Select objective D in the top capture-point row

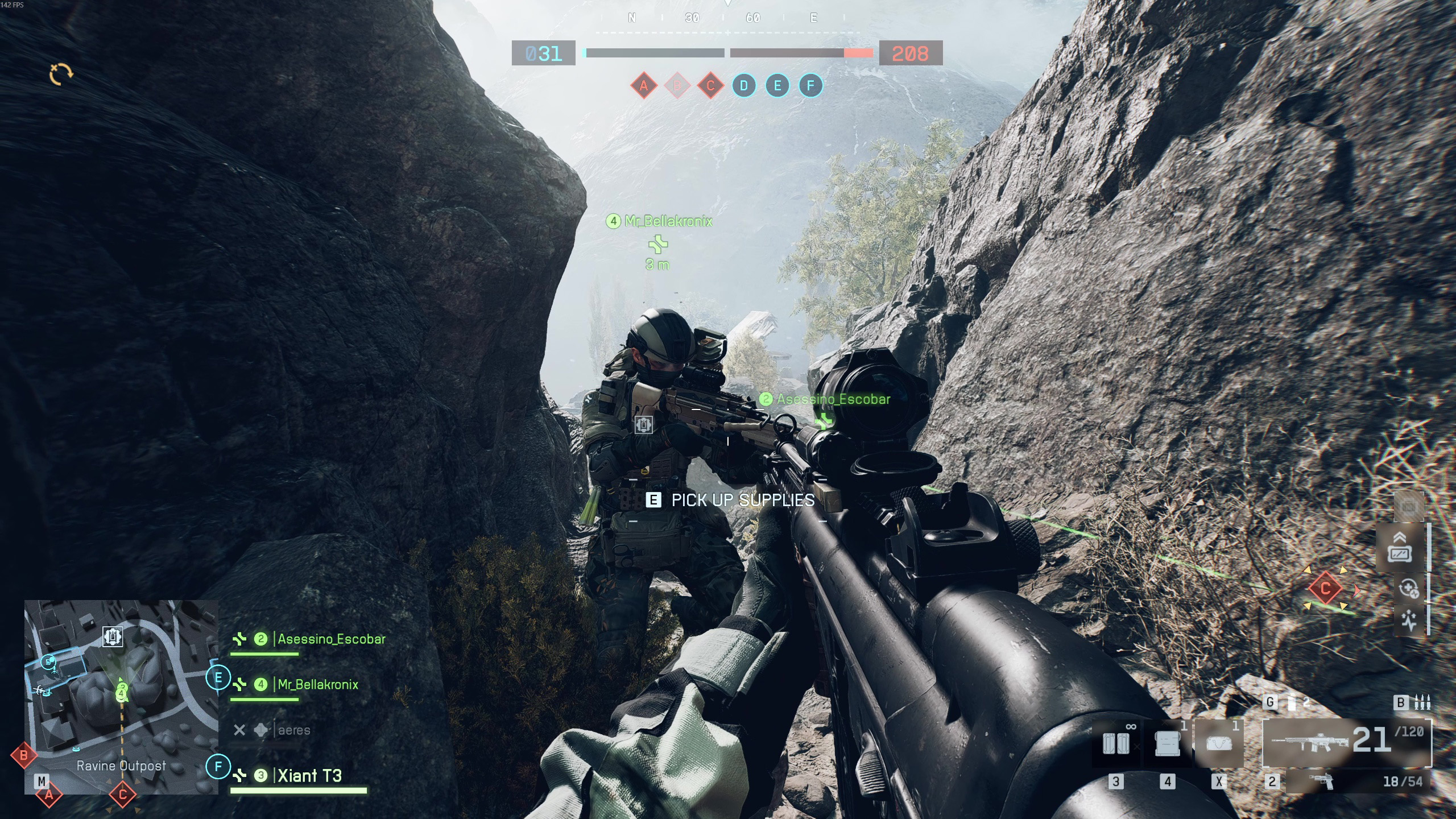coord(744,86)
